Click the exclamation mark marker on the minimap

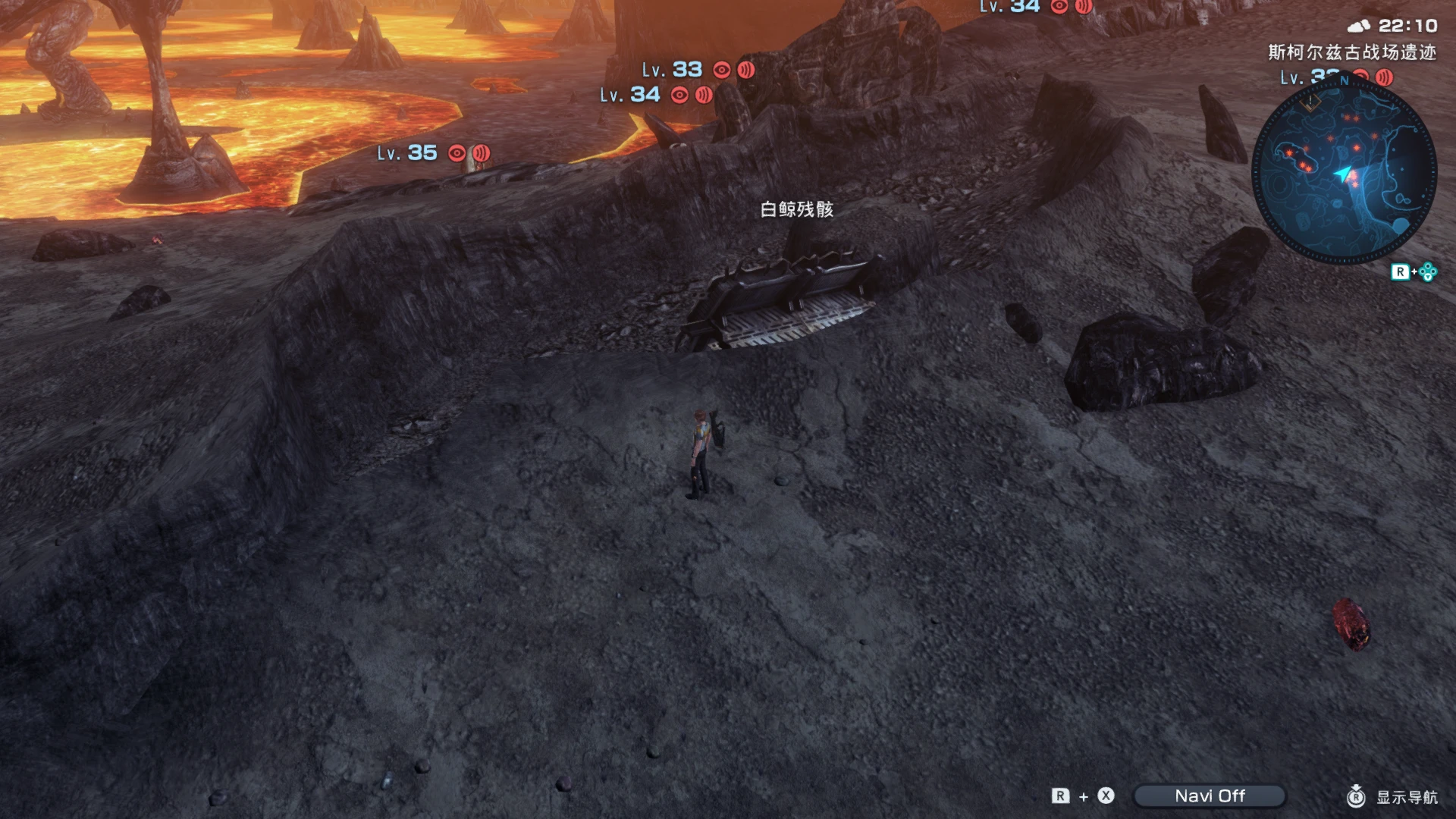click(1310, 102)
